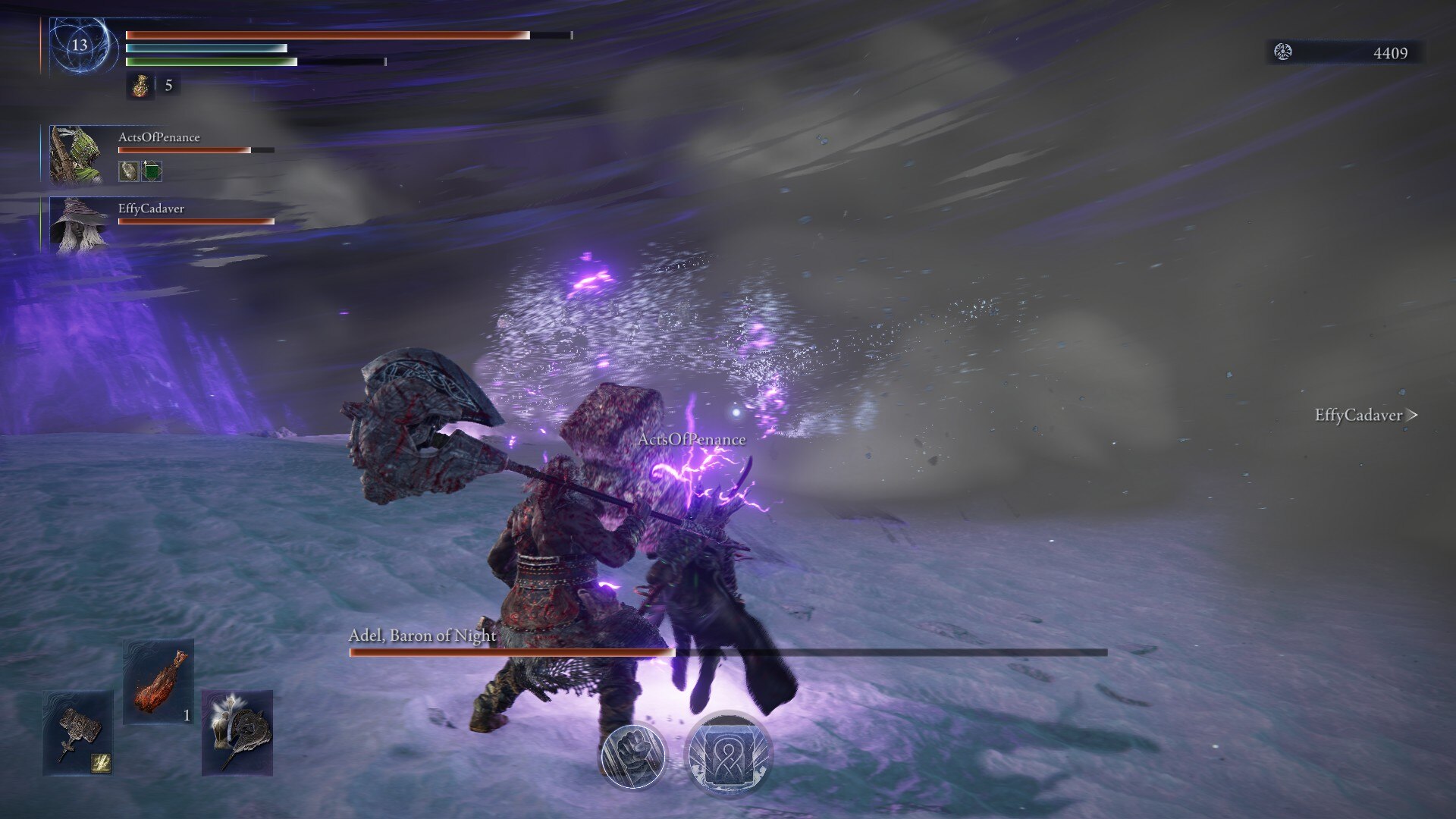1456x819 pixels.
Task: Use the healing flask icon
Action: [x=140, y=86]
